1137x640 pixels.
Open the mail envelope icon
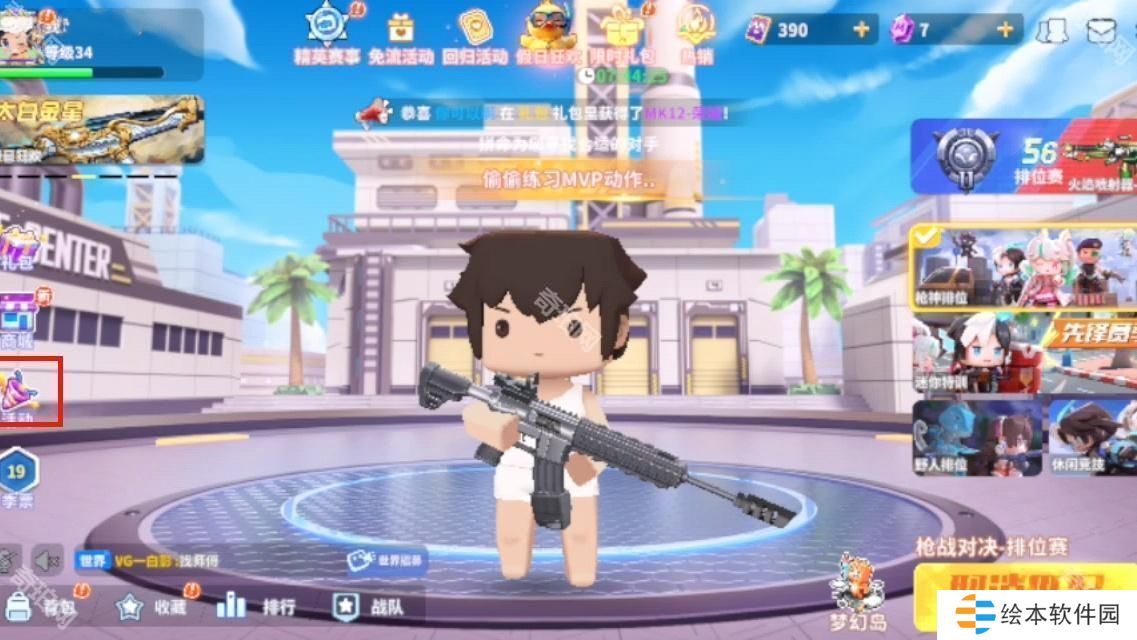1101,31
